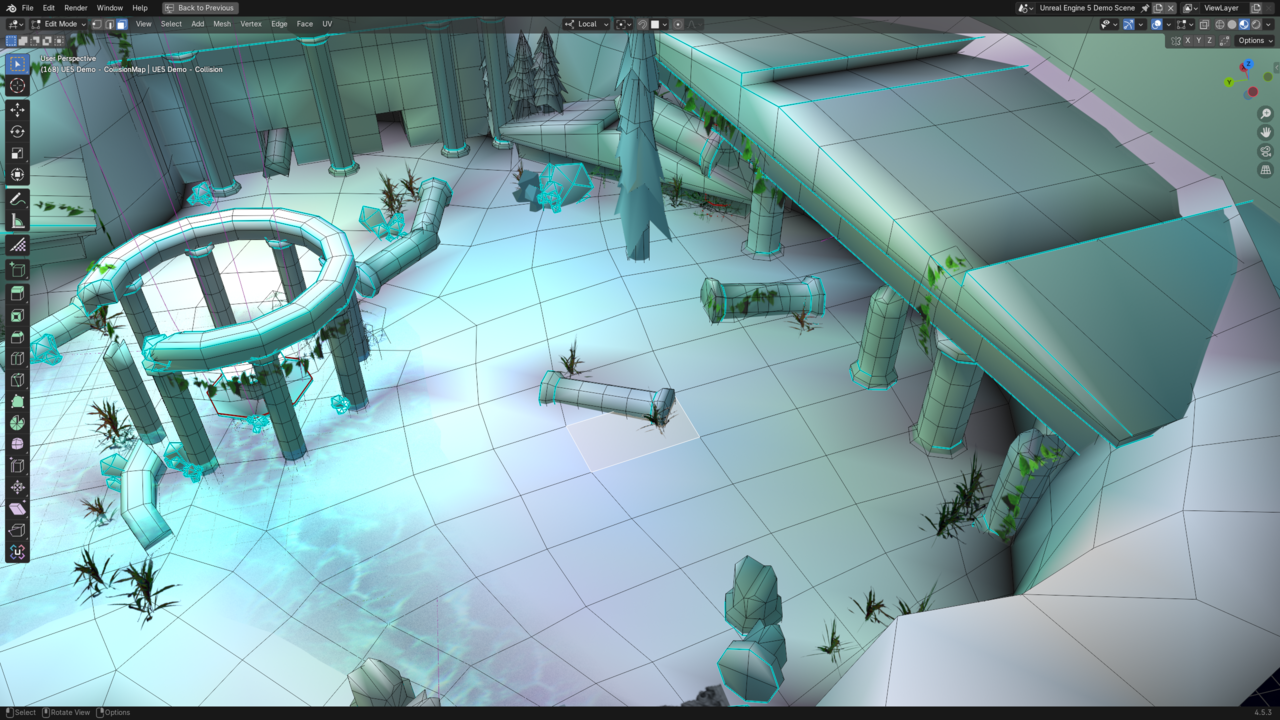The width and height of the screenshot is (1280, 720).
Task: Open the viewport Options dropdown
Action: pyautogui.click(x=1255, y=41)
